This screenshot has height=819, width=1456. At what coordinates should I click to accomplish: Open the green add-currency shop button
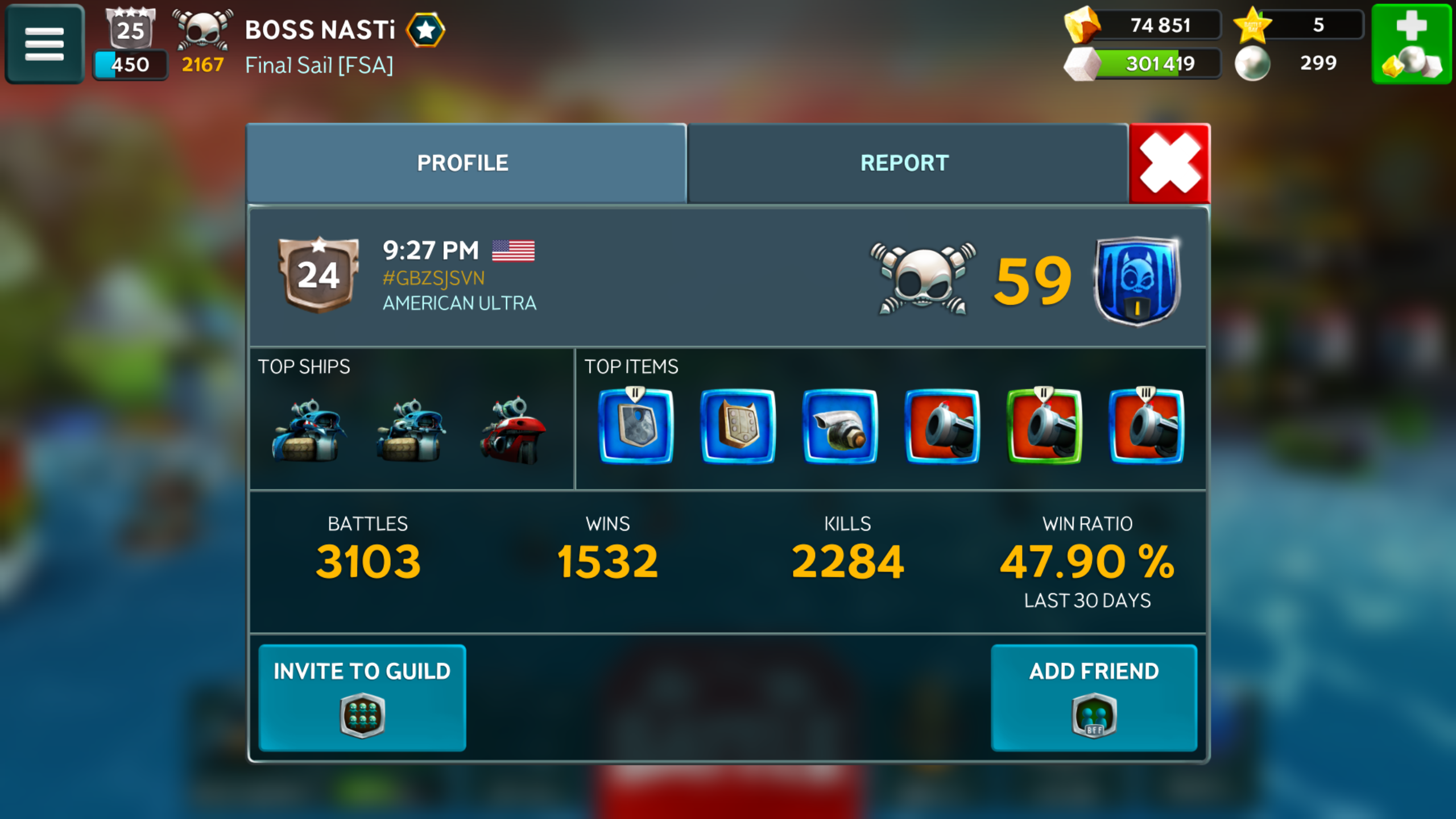coord(1412,44)
